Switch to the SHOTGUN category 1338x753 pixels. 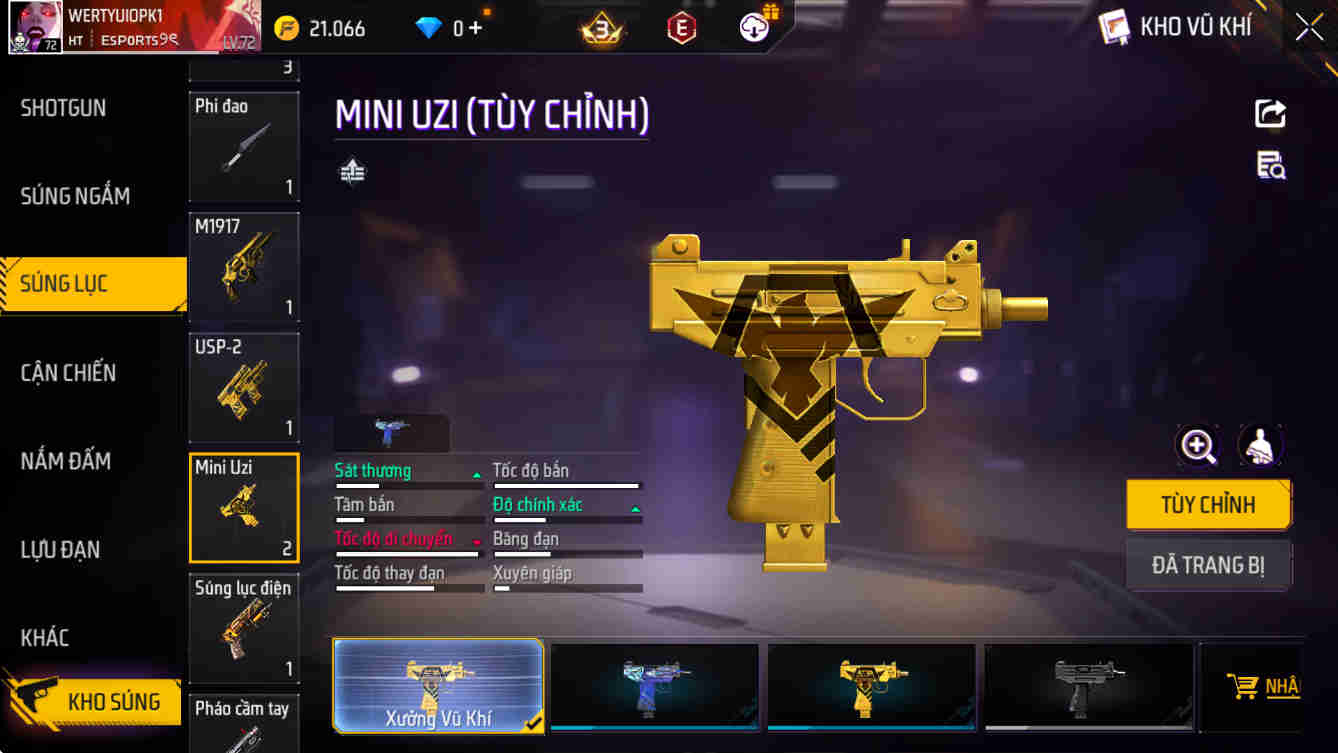pyautogui.click(x=64, y=108)
